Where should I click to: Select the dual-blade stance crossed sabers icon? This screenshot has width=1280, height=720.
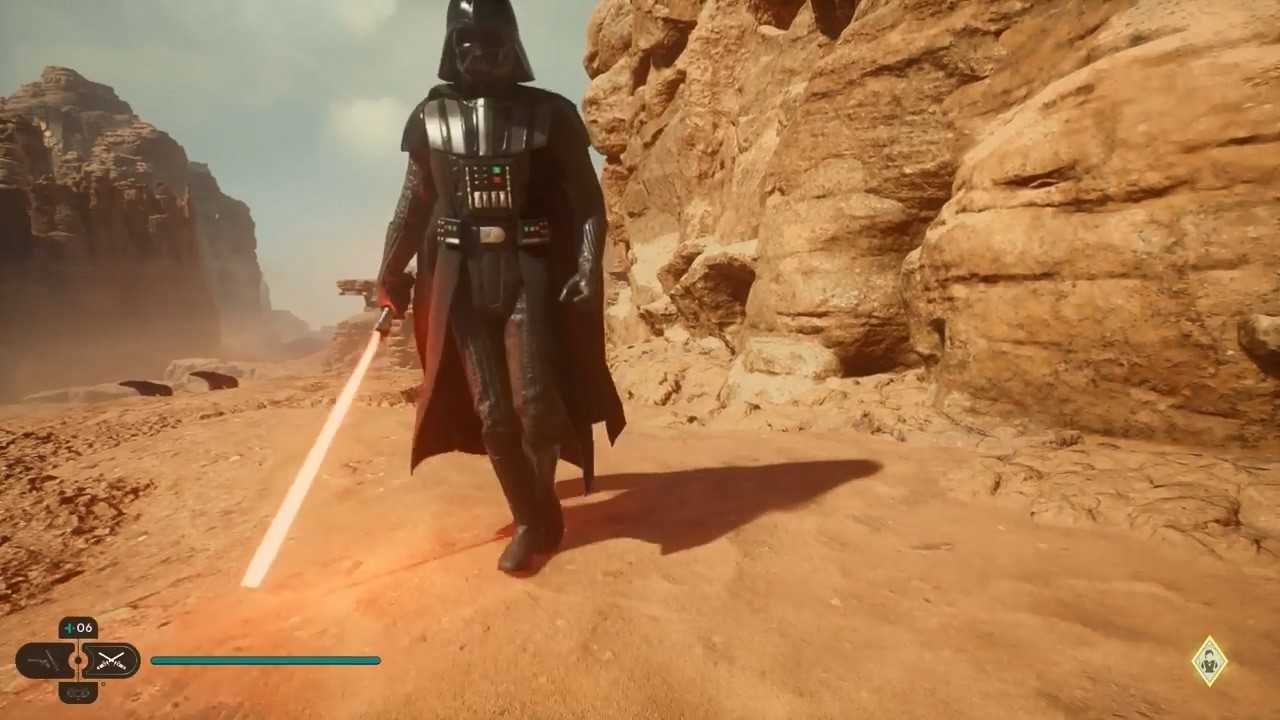tap(112, 660)
